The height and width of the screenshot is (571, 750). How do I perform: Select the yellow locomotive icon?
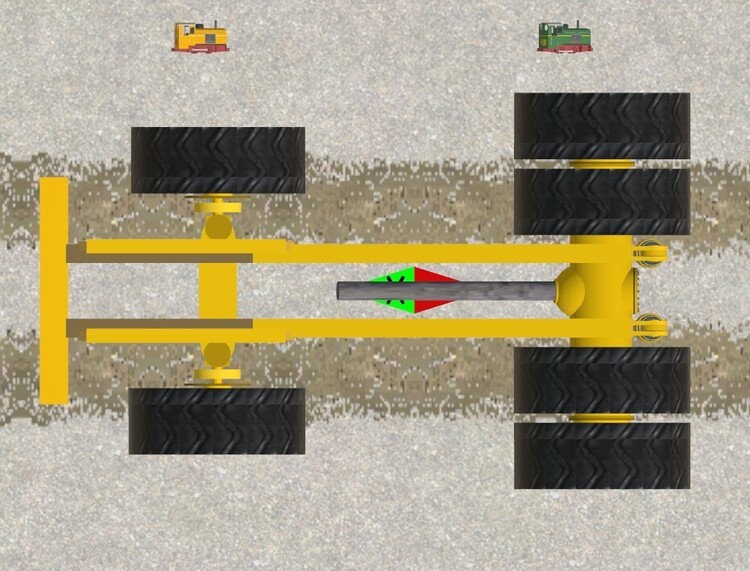pyautogui.click(x=201, y=37)
